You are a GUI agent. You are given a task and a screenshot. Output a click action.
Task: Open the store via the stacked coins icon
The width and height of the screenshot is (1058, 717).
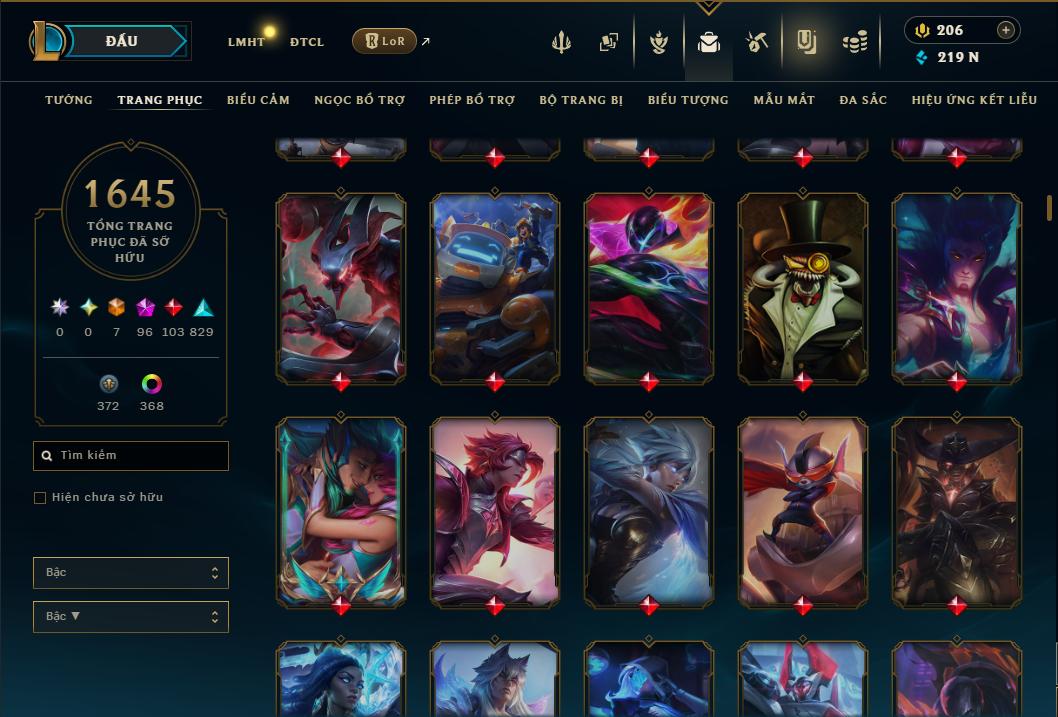(x=854, y=42)
